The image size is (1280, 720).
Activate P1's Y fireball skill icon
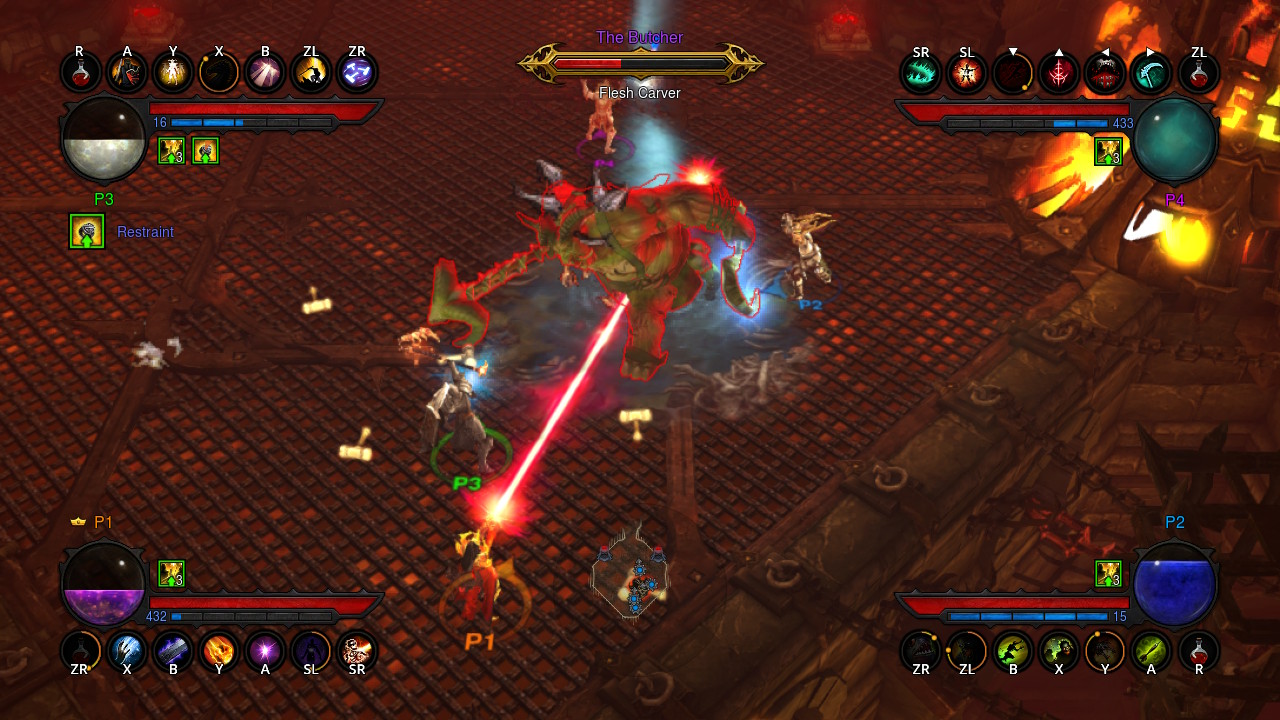pyautogui.click(x=219, y=652)
